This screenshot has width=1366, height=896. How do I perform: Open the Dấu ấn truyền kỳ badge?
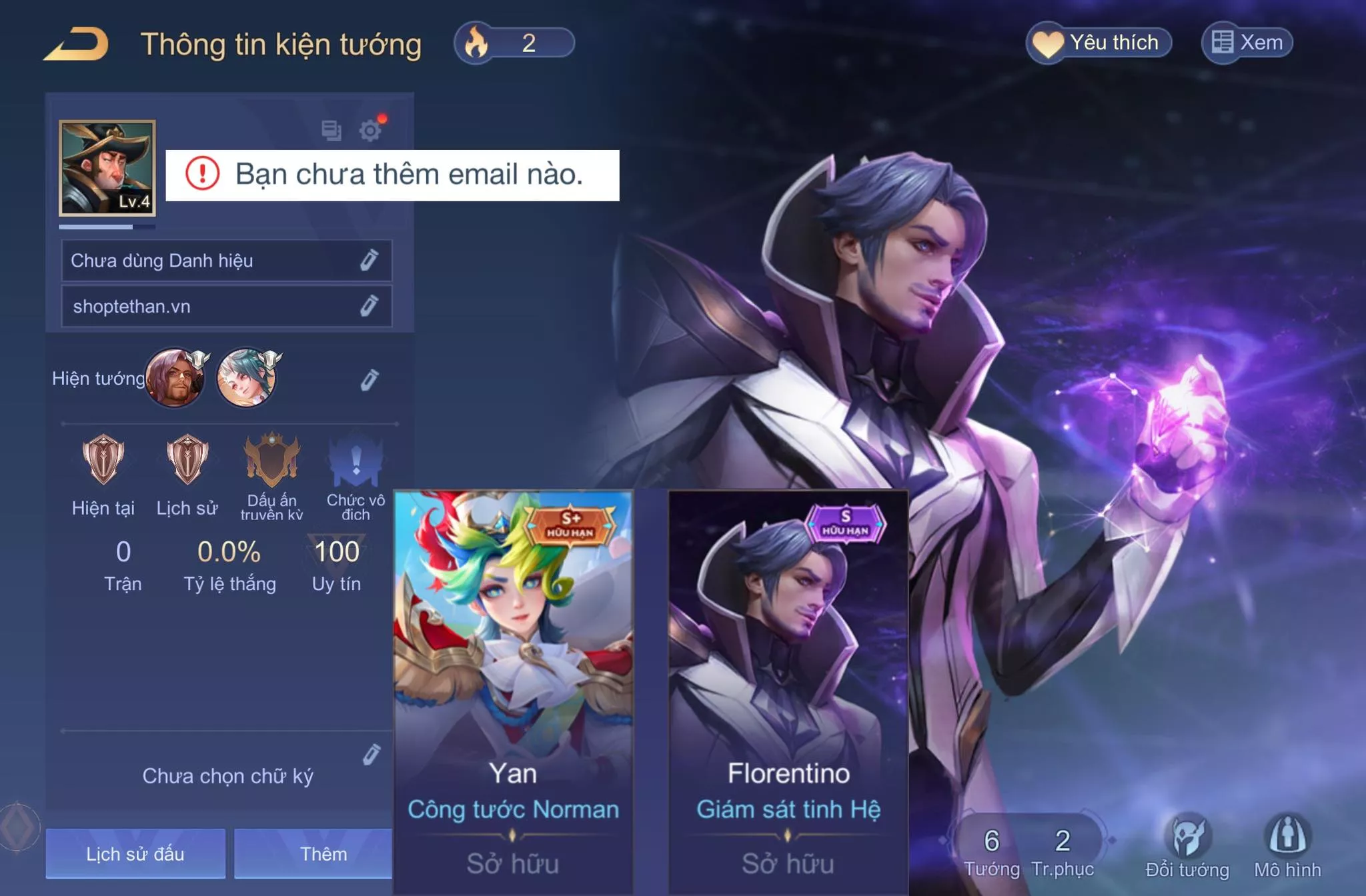pyautogui.click(x=271, y=460)
